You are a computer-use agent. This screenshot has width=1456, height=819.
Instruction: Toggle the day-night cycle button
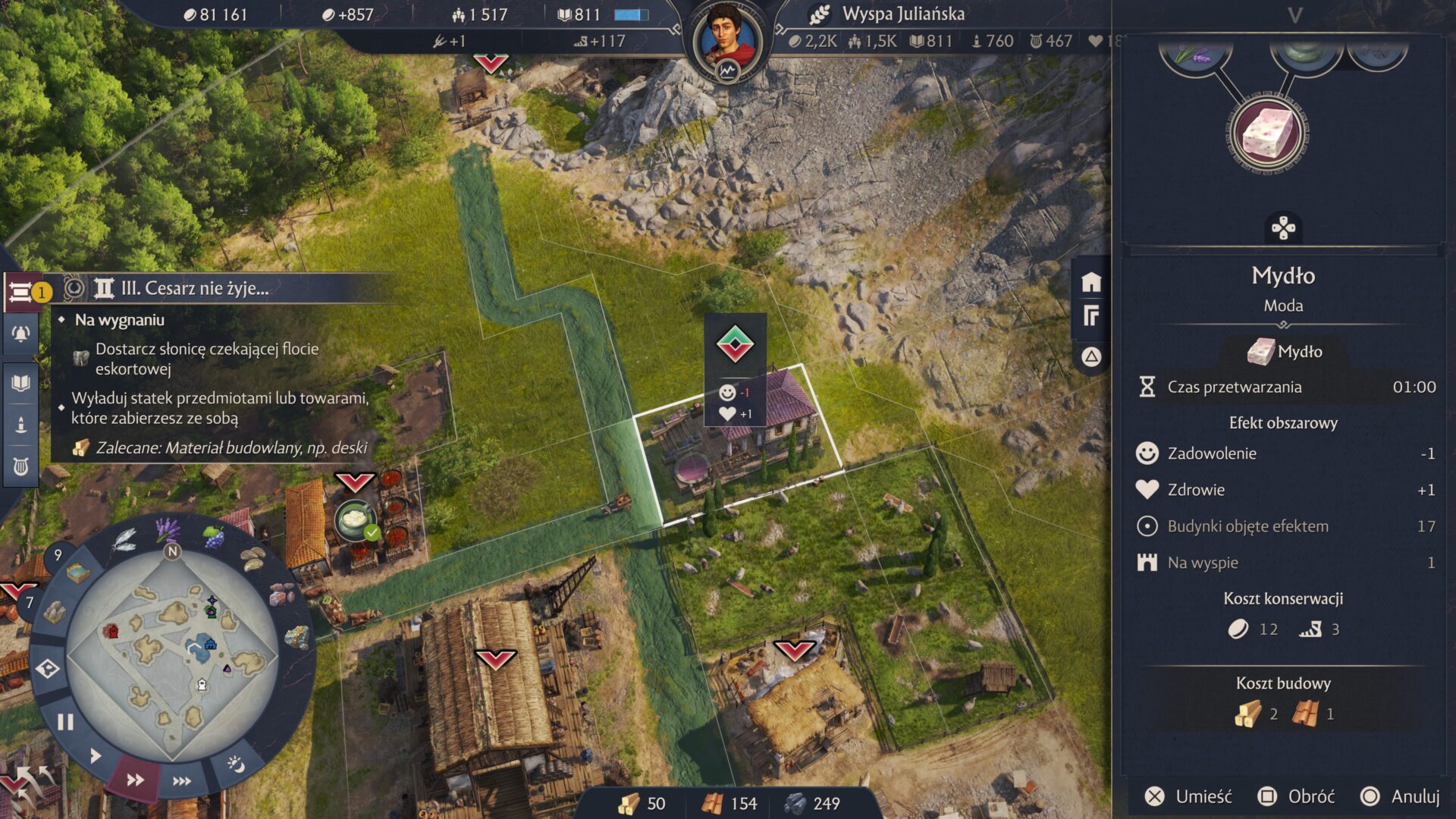(236, 764)
